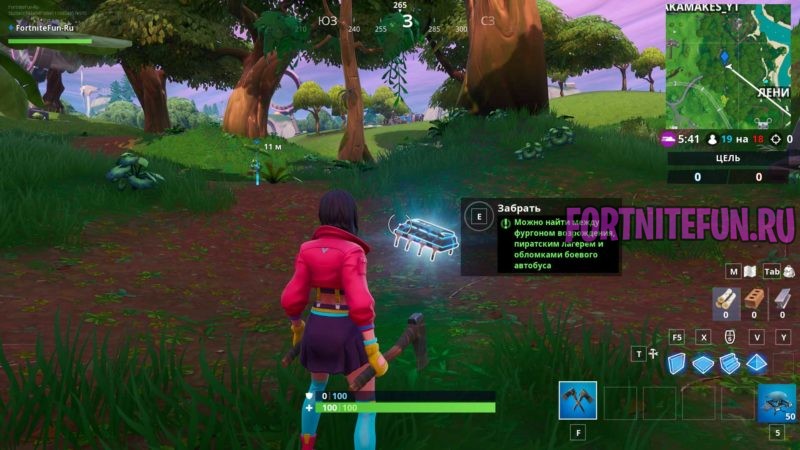This screenshot has height=450, width=800.
Task: Open the full map via map icon
Action: coord(747,271)
